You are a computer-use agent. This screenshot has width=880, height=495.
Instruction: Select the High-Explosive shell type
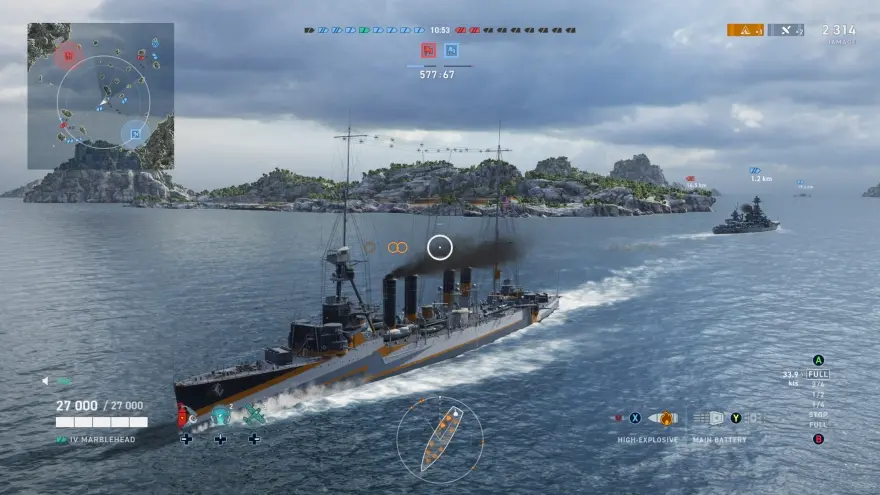pos(661,418)
